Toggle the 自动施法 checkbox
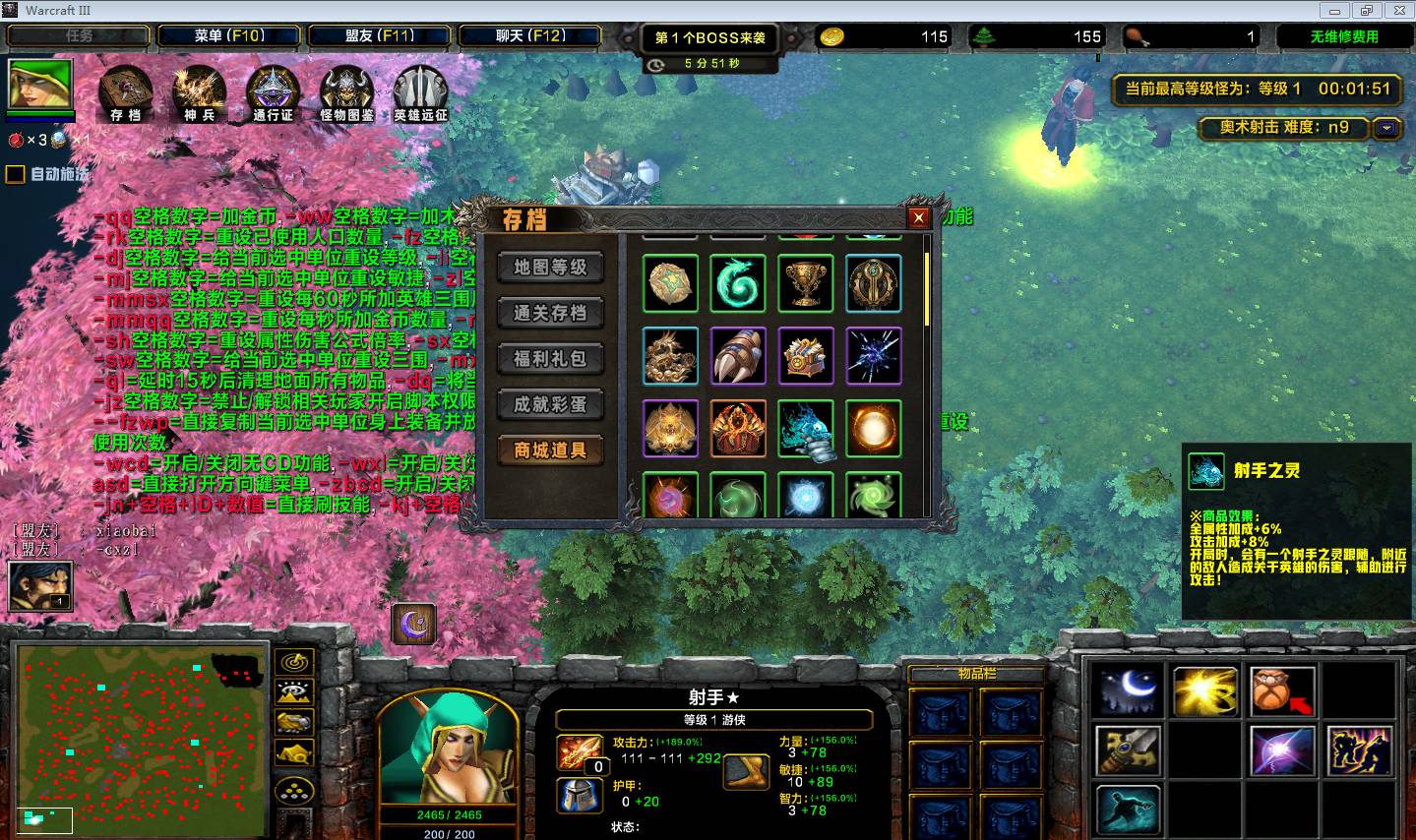 coord(16,175)
